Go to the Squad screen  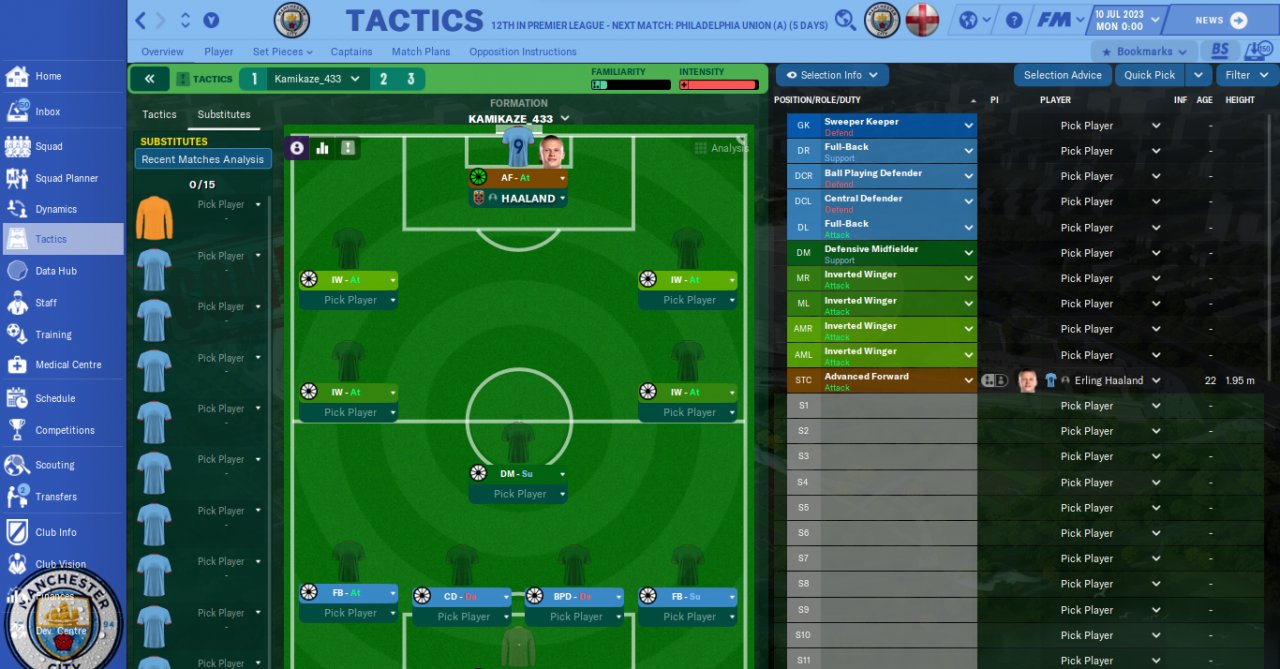49,146
